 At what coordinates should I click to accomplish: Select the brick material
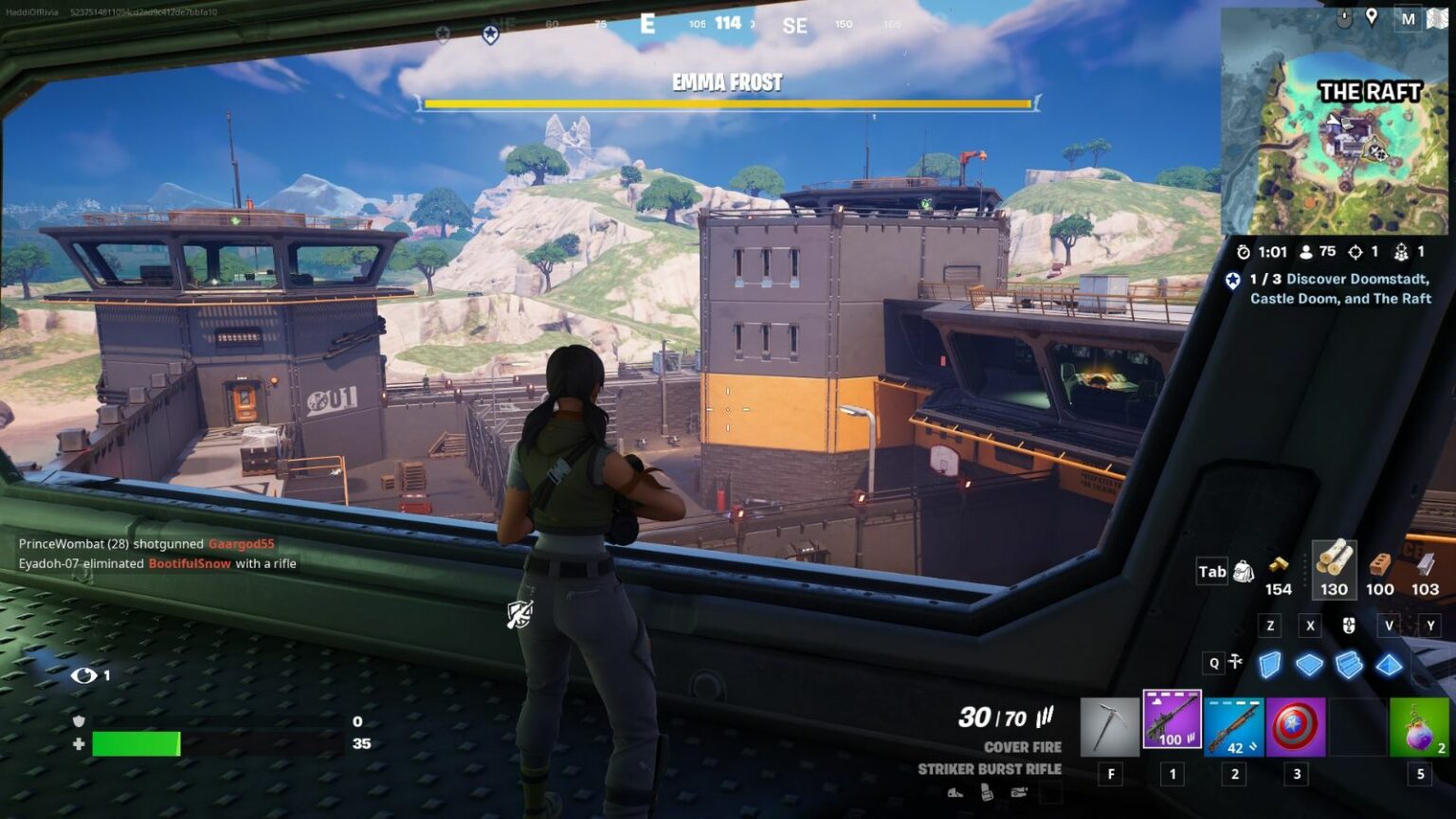(1379, 564)
